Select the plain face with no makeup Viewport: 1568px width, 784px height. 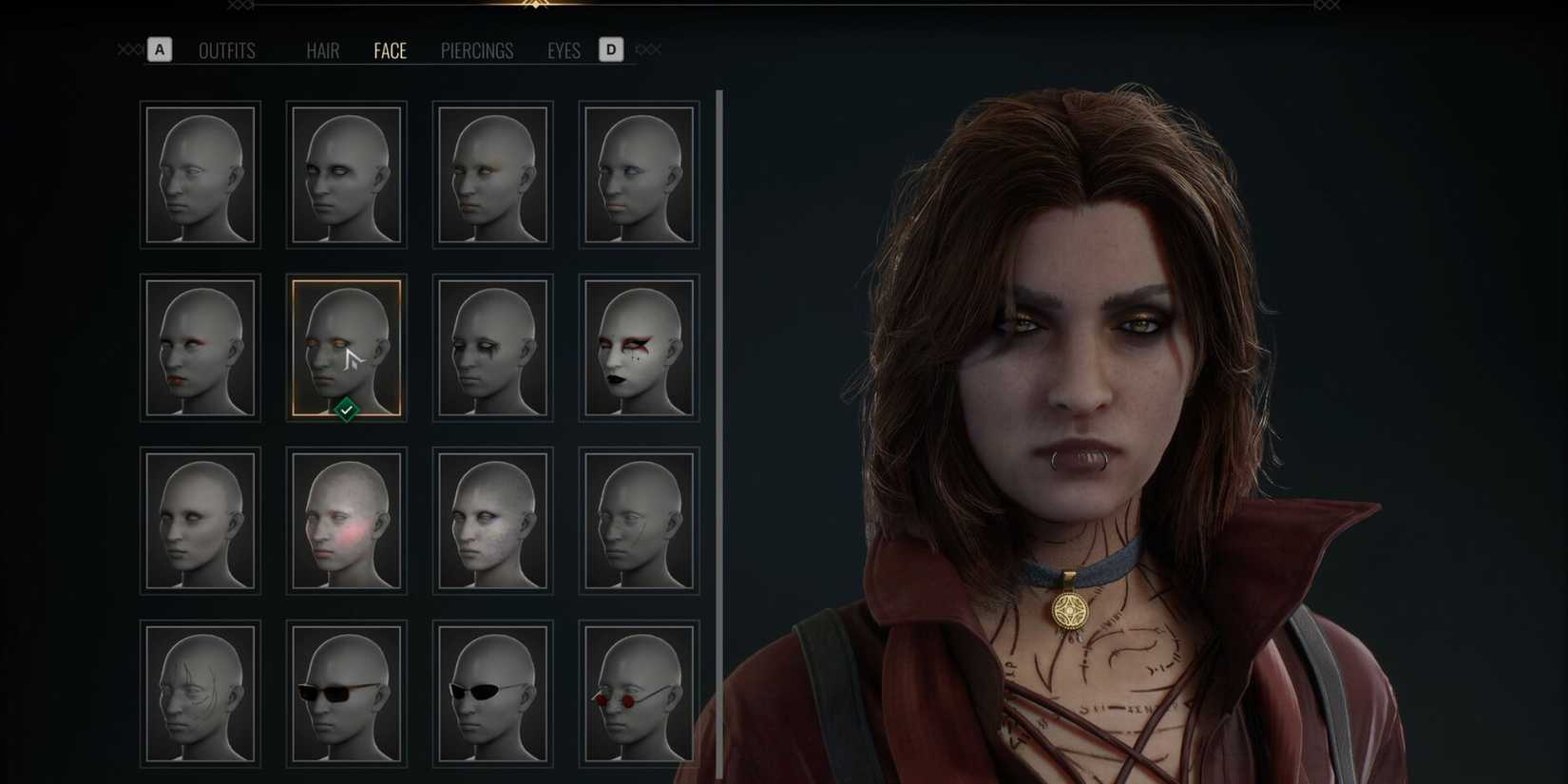coord(200,174)
